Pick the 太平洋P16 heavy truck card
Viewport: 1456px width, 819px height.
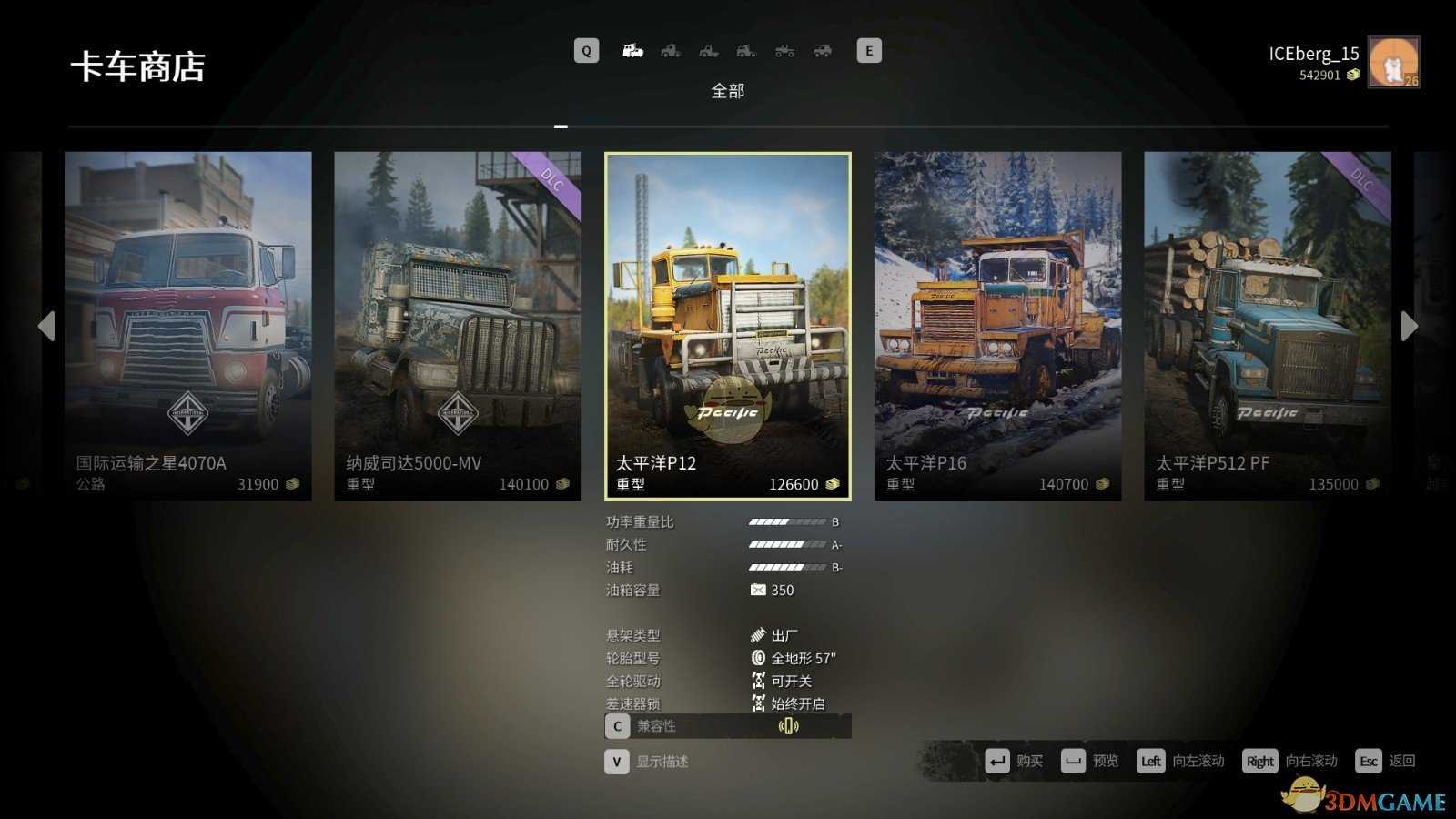[997, 325]
